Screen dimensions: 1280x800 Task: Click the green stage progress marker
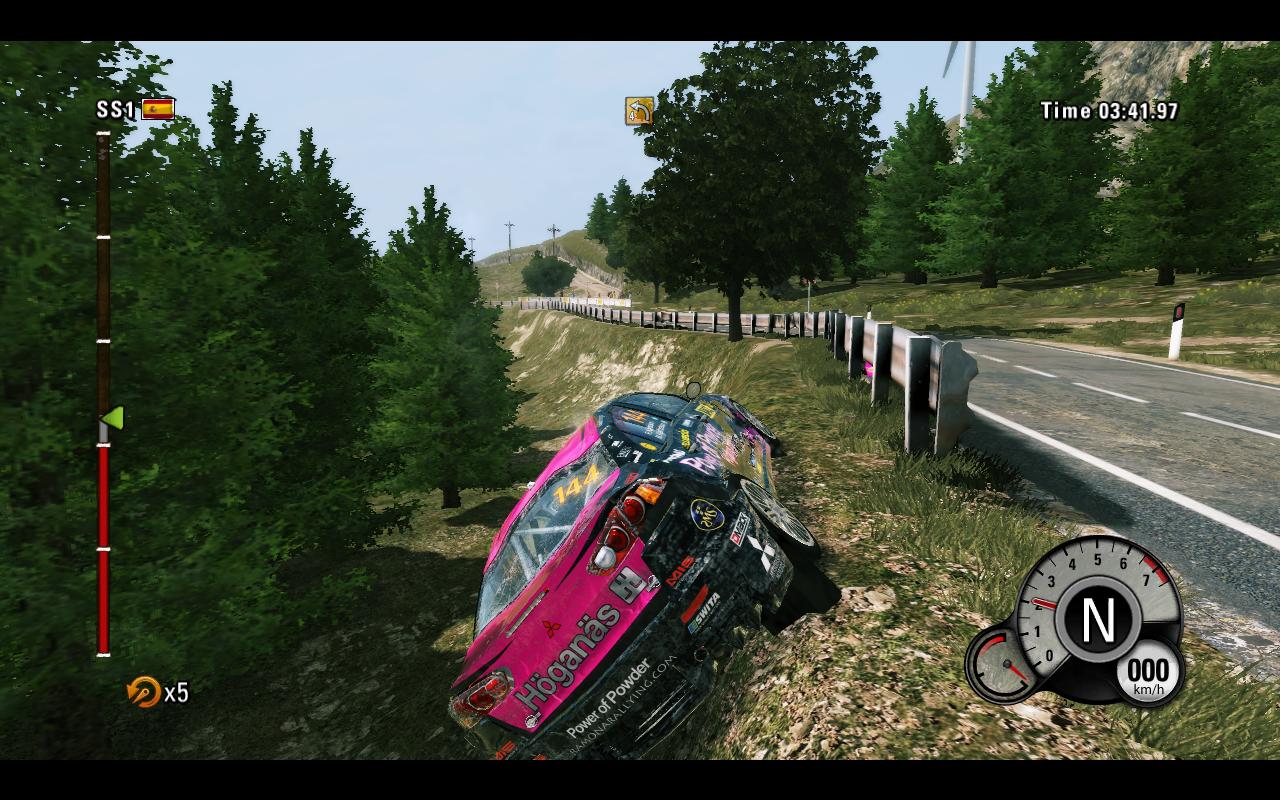coord(113,417)
